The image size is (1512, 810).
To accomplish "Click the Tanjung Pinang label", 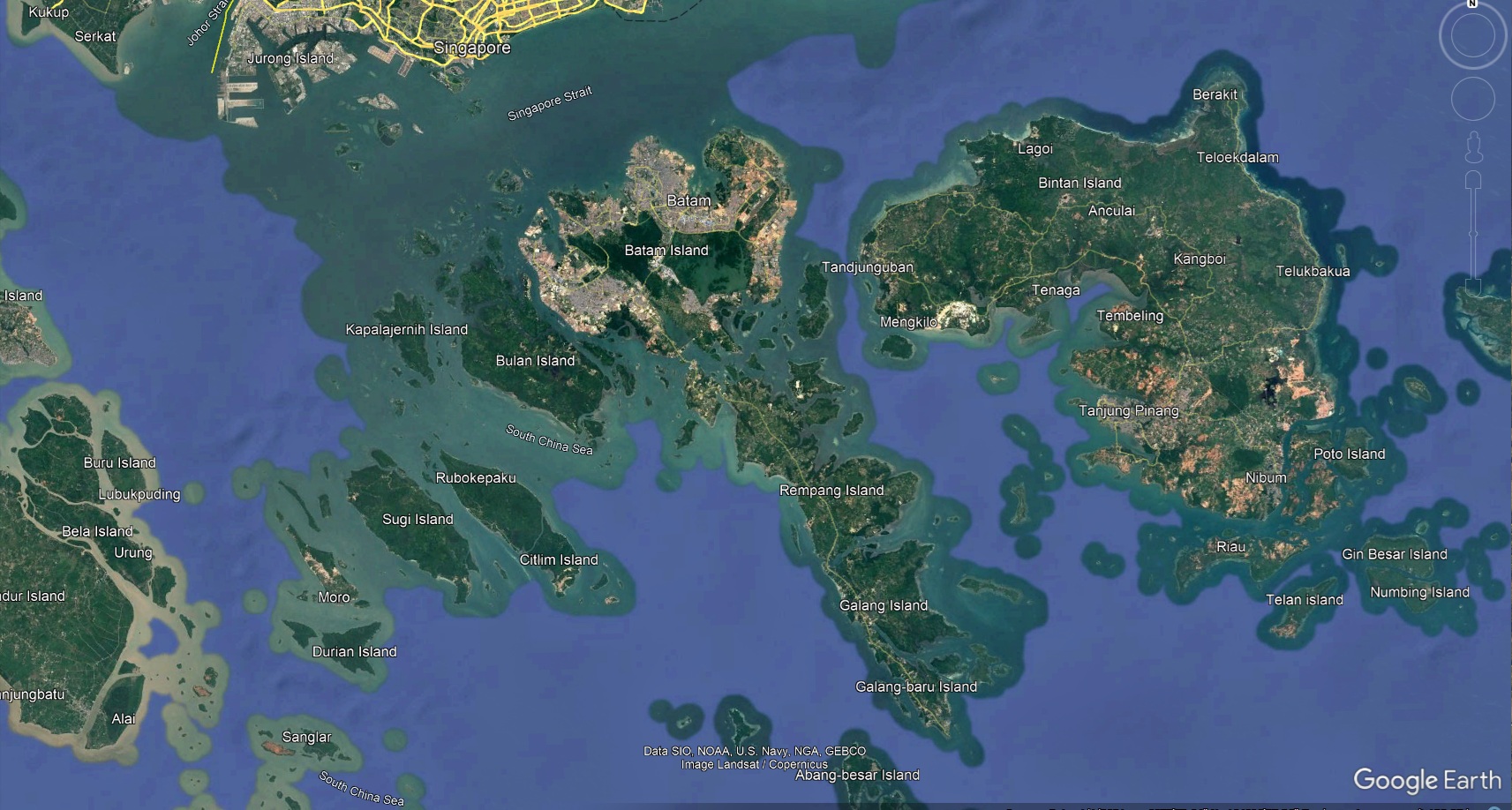I will [1130, 411].
